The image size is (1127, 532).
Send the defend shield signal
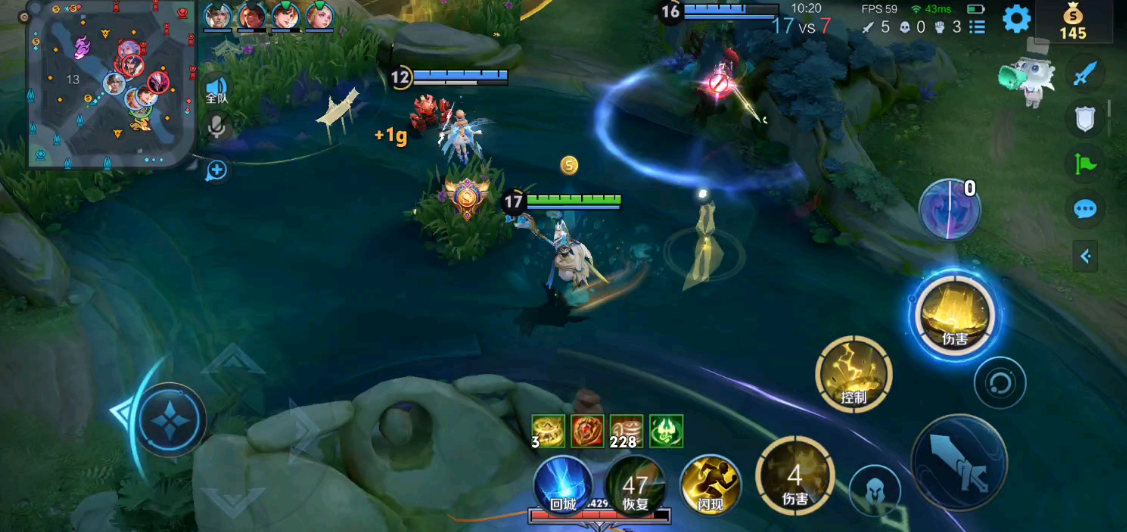[x=1085, y=119]
